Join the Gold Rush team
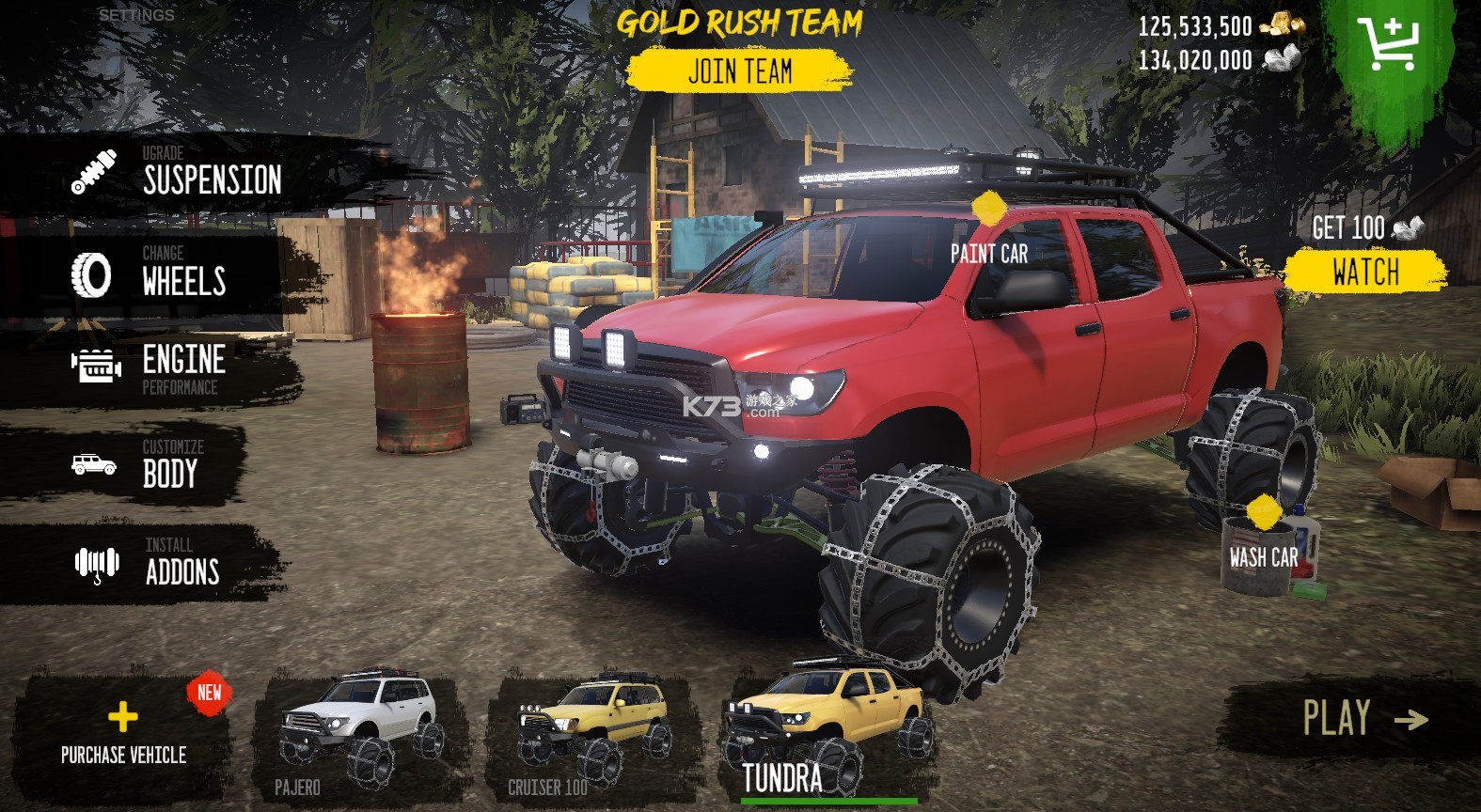 point(739,71)
